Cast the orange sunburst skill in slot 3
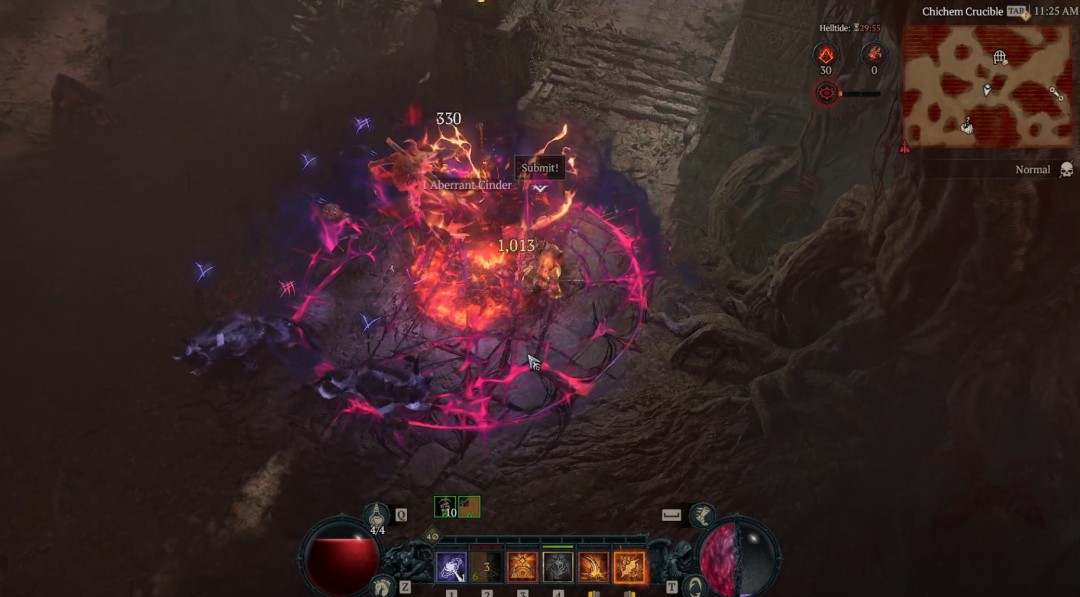 tap(522, 567)
